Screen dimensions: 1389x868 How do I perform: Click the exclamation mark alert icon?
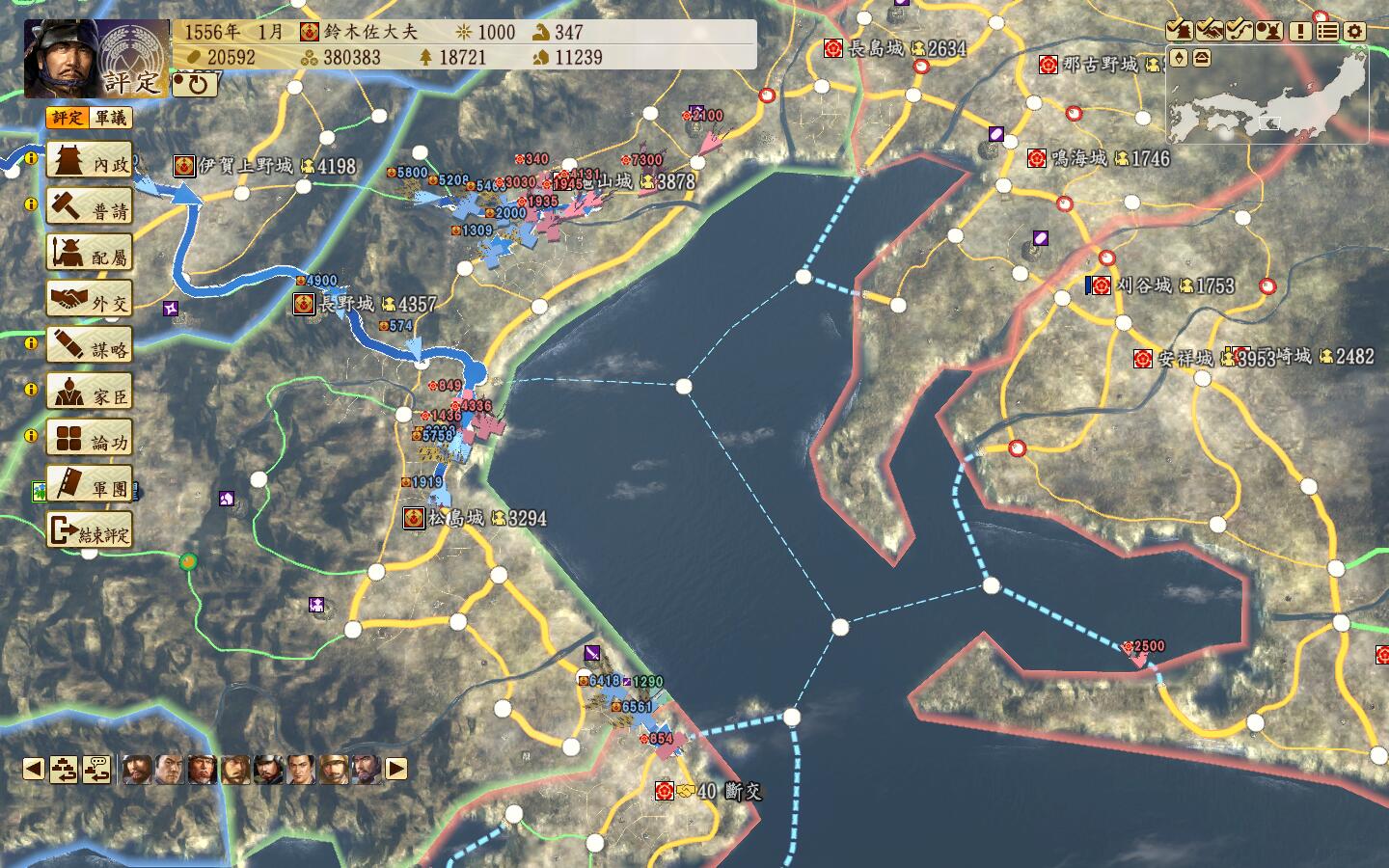[1299, 31]
